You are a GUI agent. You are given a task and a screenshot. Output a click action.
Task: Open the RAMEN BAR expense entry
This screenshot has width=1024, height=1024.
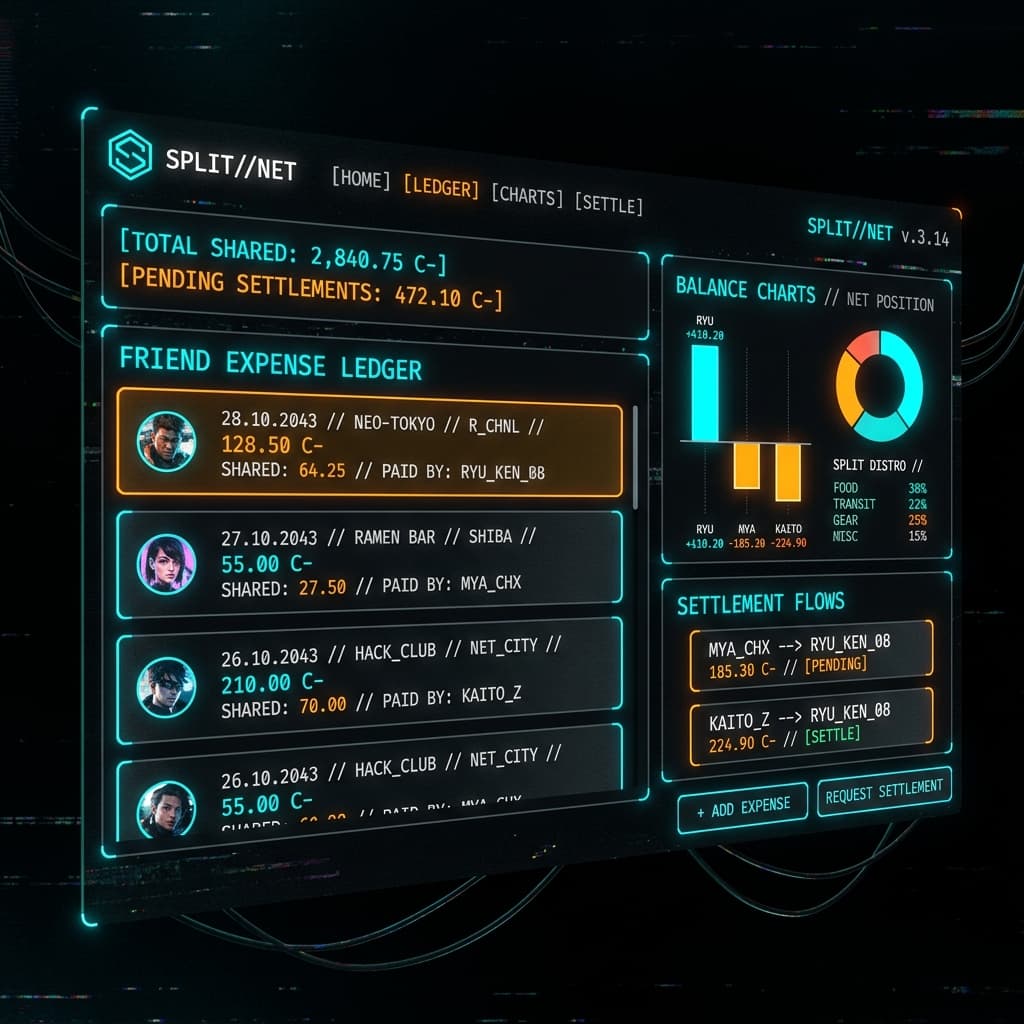[x=369, y=560]
